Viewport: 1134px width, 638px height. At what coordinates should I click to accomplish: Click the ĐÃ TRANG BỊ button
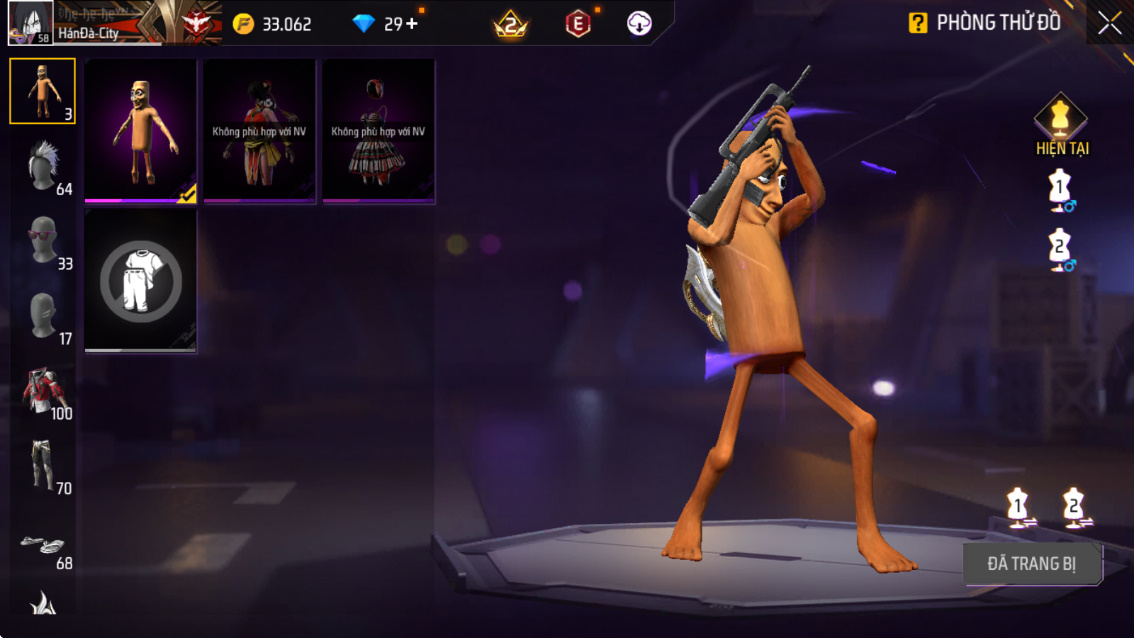tap(1032, 564)
